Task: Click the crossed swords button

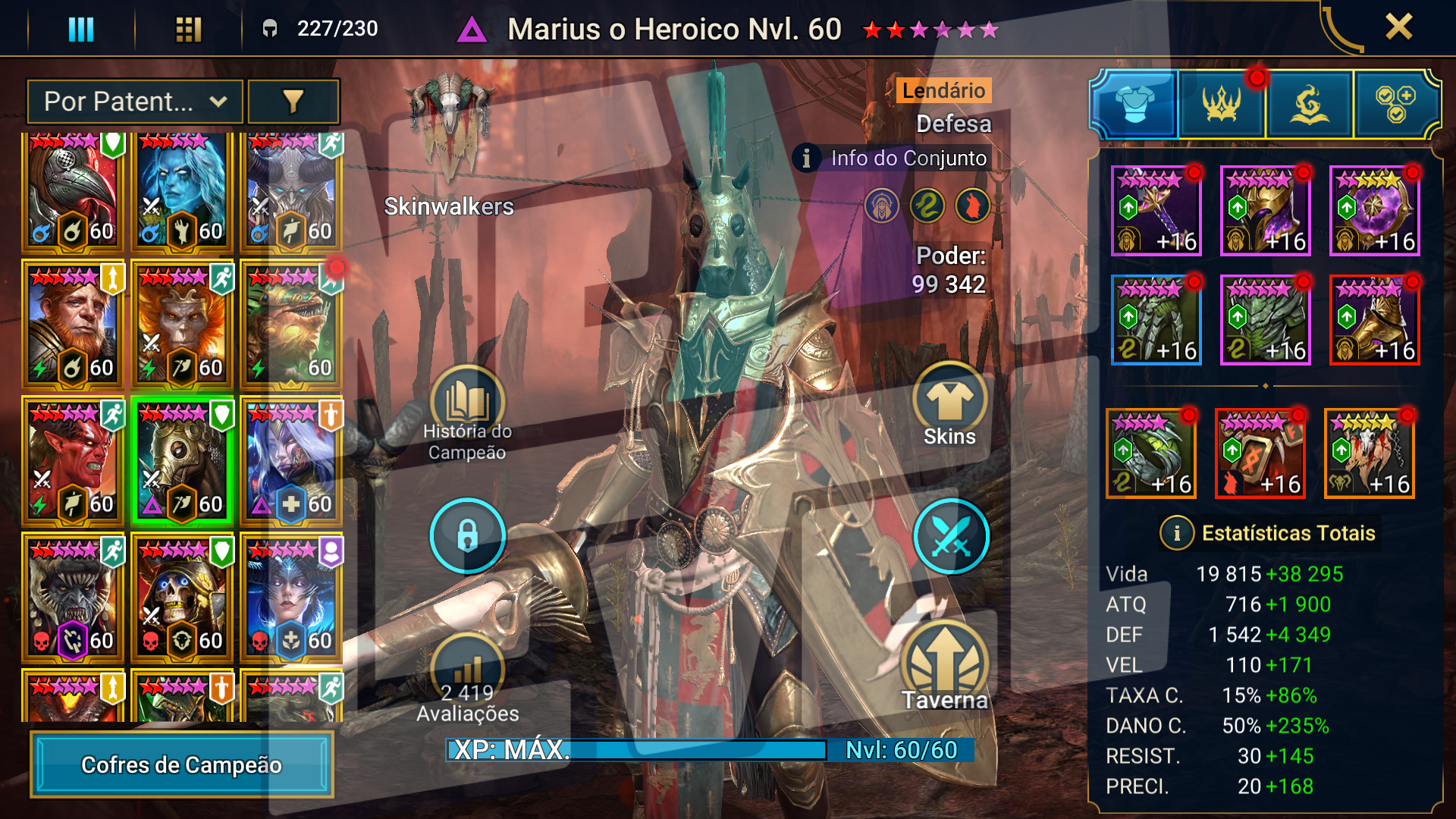Action: click(951, 536)
